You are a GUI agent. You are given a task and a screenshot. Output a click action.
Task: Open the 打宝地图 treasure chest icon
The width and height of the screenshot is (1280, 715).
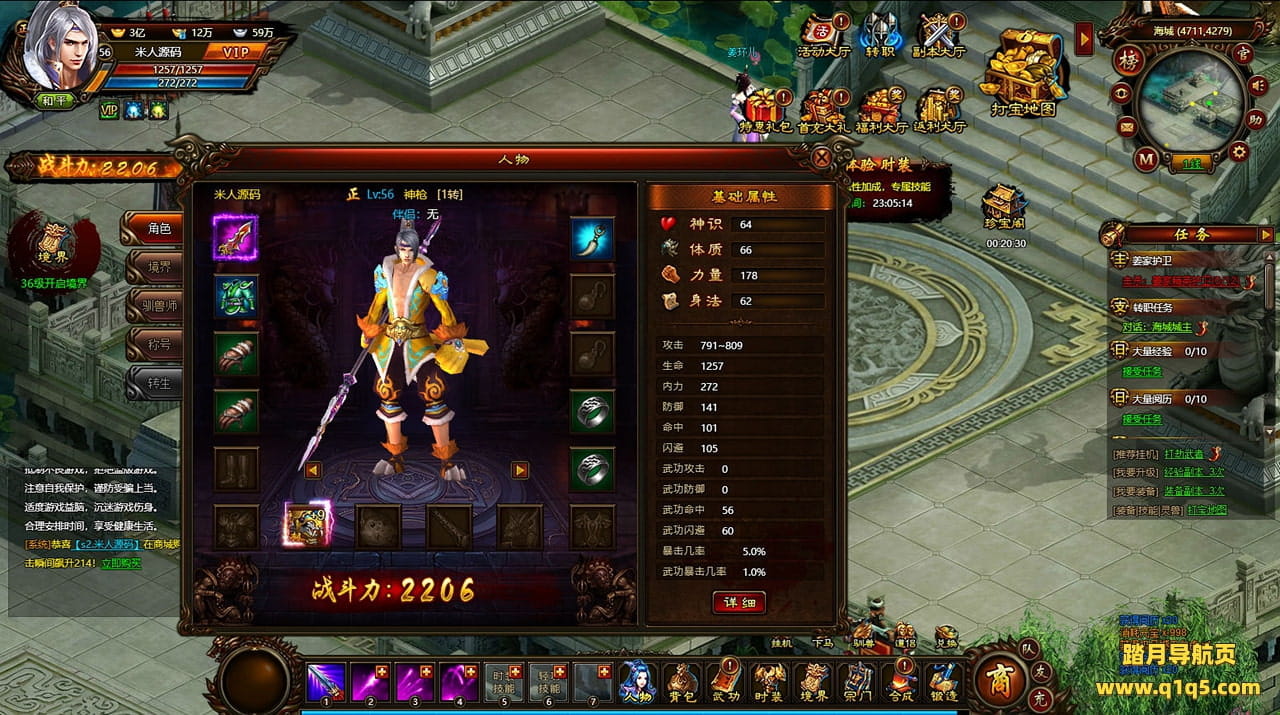[x=1022, y=68]
